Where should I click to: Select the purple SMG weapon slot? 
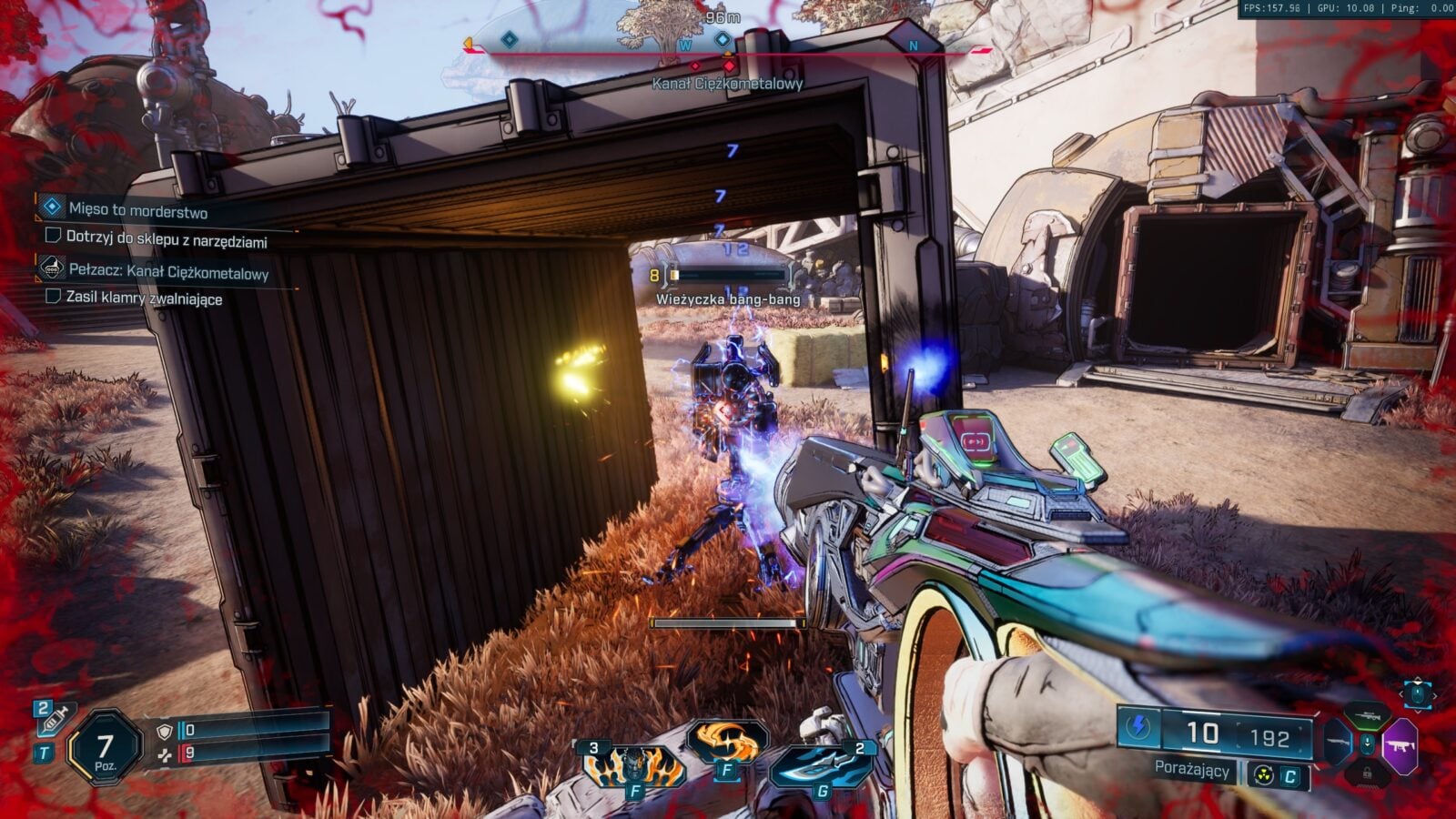click(1399, 746)
